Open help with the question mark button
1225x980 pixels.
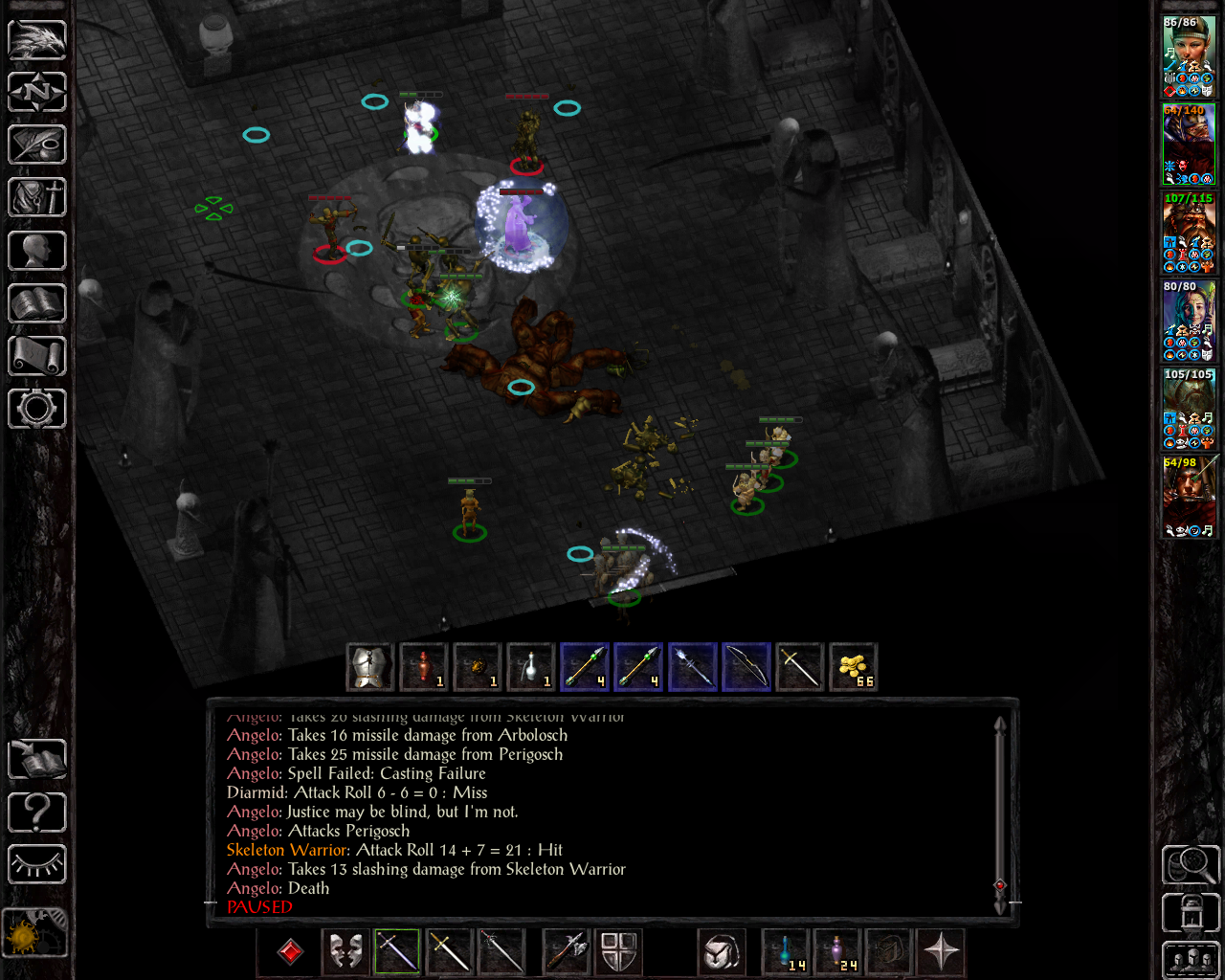pyautogui.click(x=37, y=813)
